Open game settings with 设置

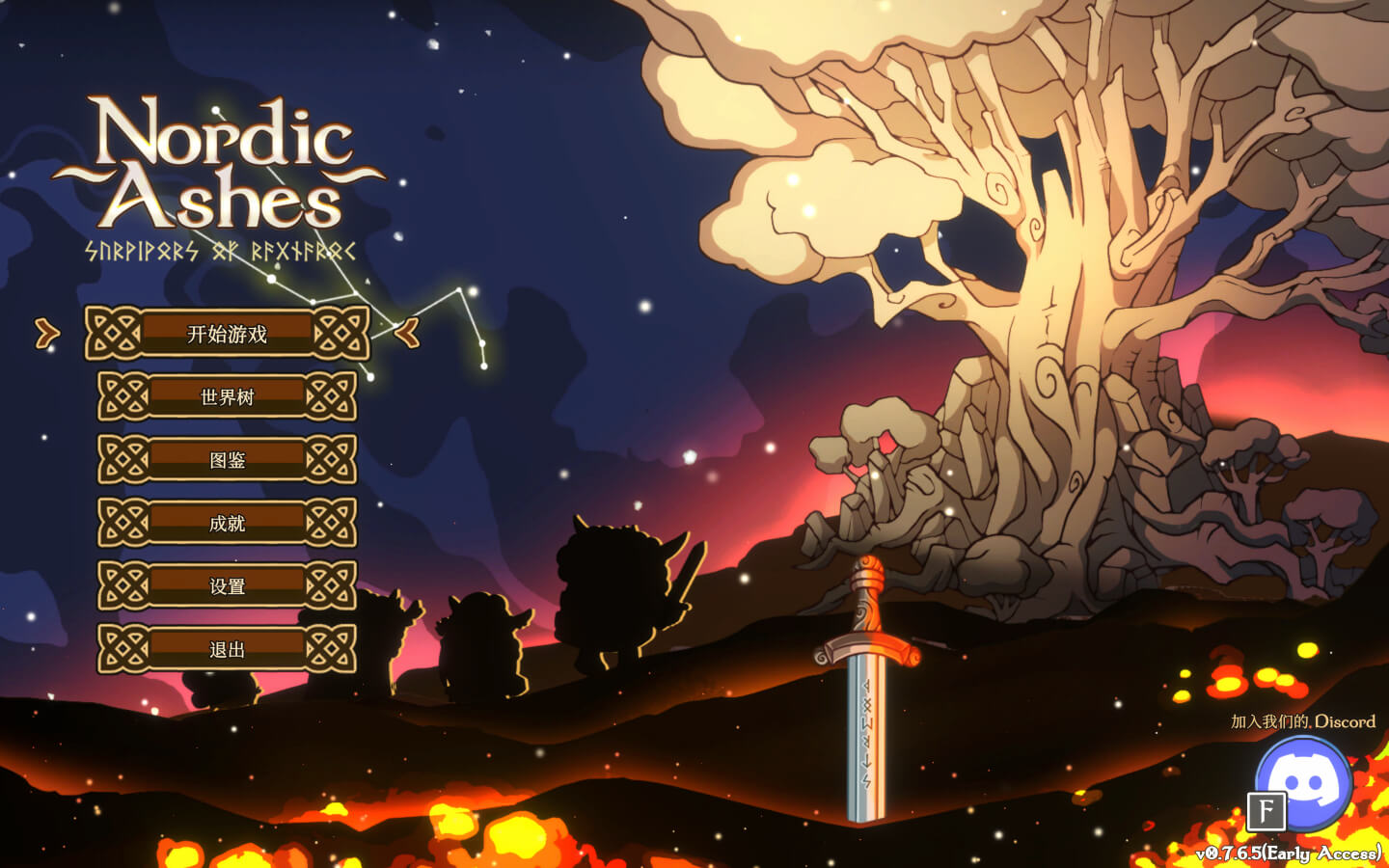coord(228,586)
